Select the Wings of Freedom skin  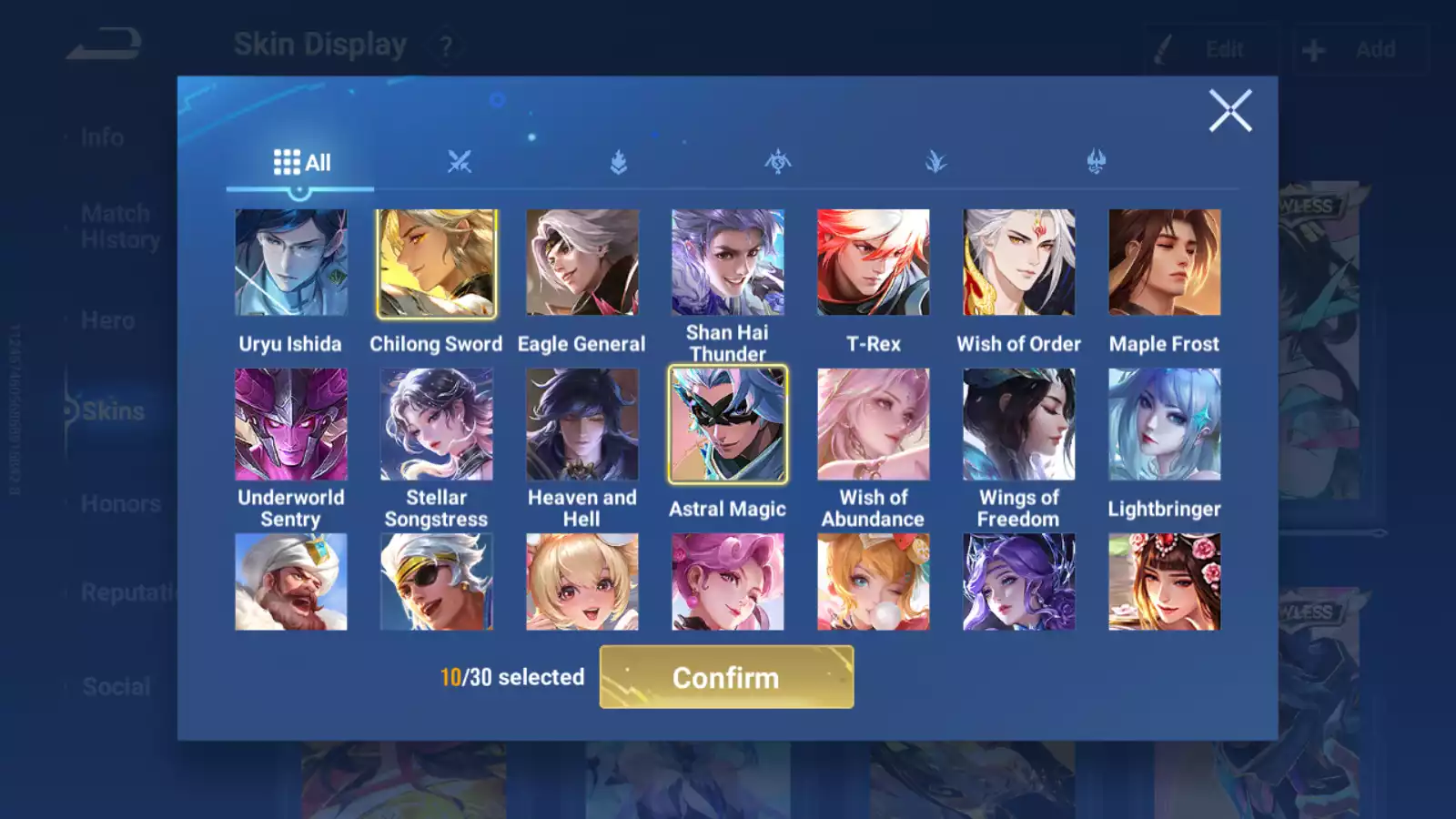point(1019,424)
